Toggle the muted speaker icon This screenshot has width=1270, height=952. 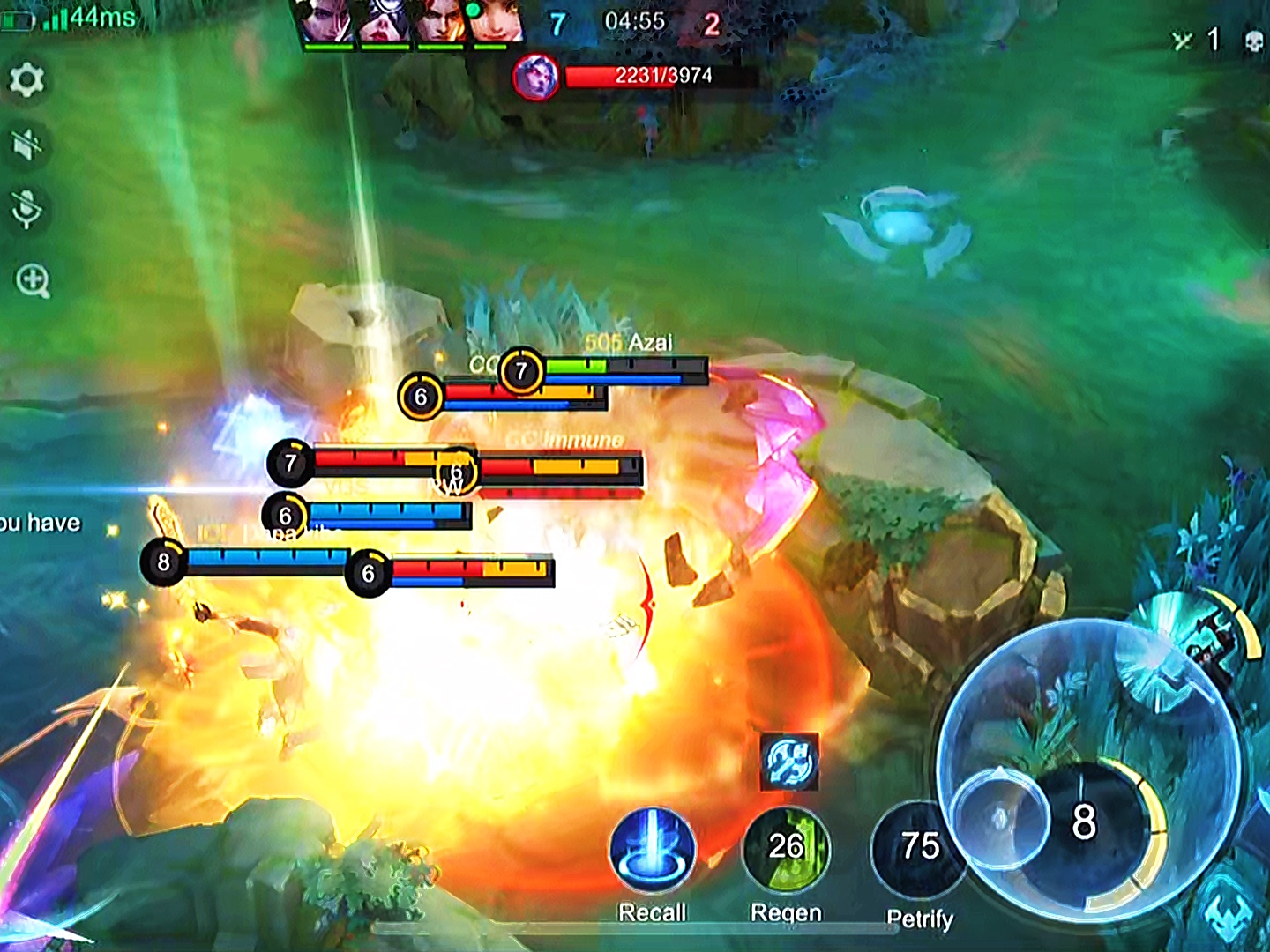tap(26, 145)
